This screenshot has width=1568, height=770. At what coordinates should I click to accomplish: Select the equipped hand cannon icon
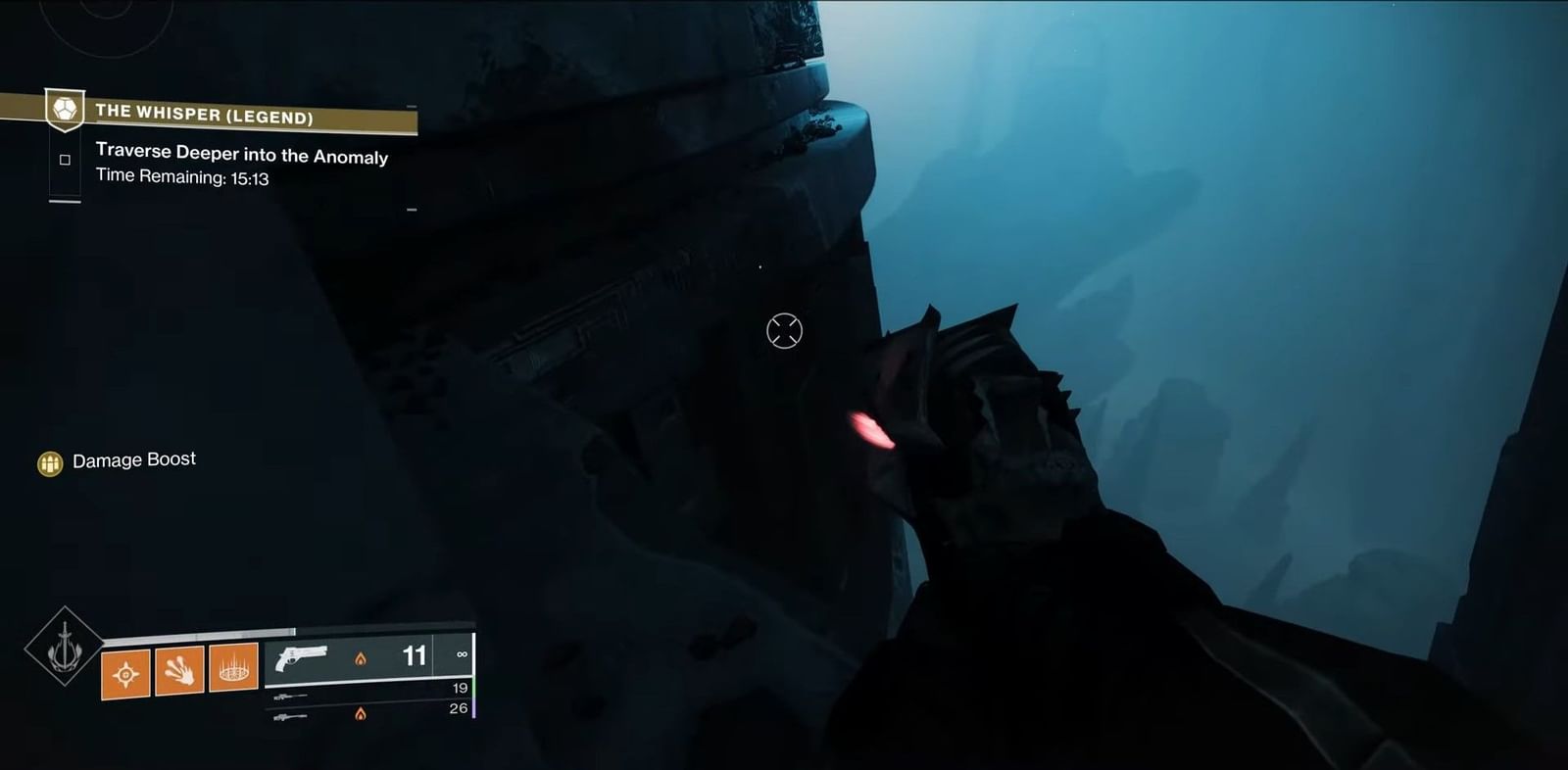(x=303, y=658)
